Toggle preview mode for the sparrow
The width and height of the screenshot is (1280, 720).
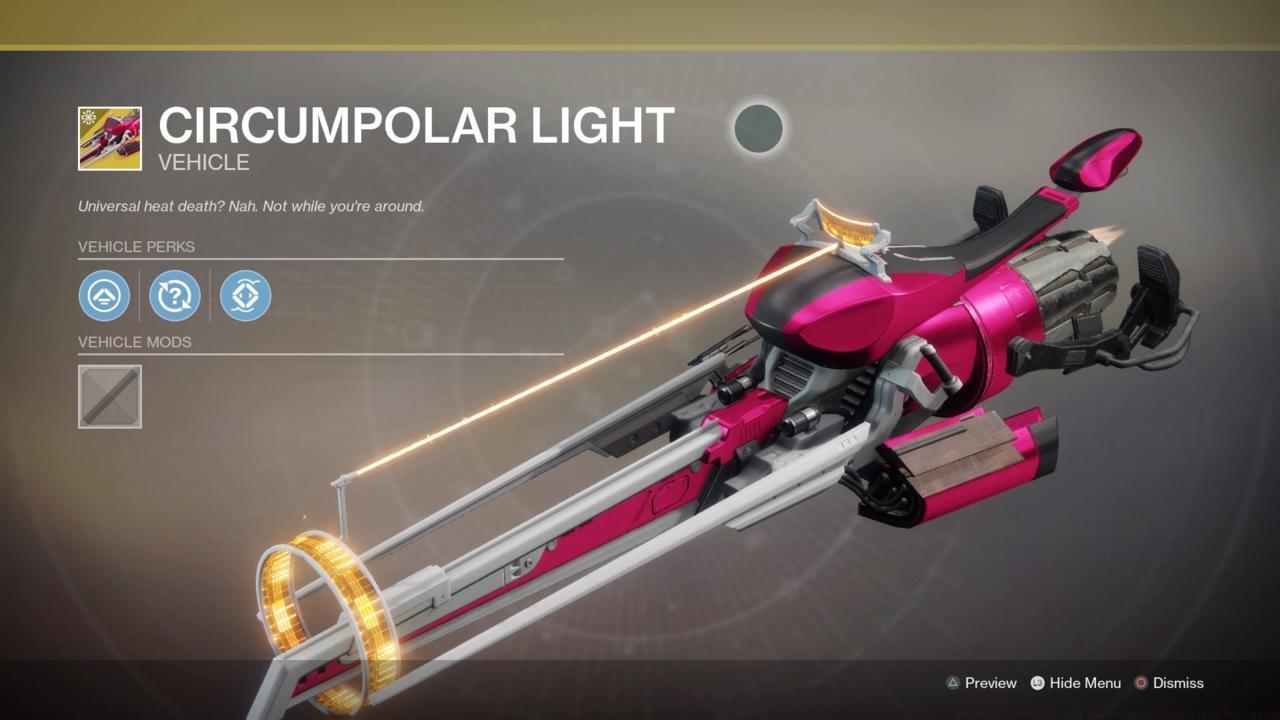[988, 683]
